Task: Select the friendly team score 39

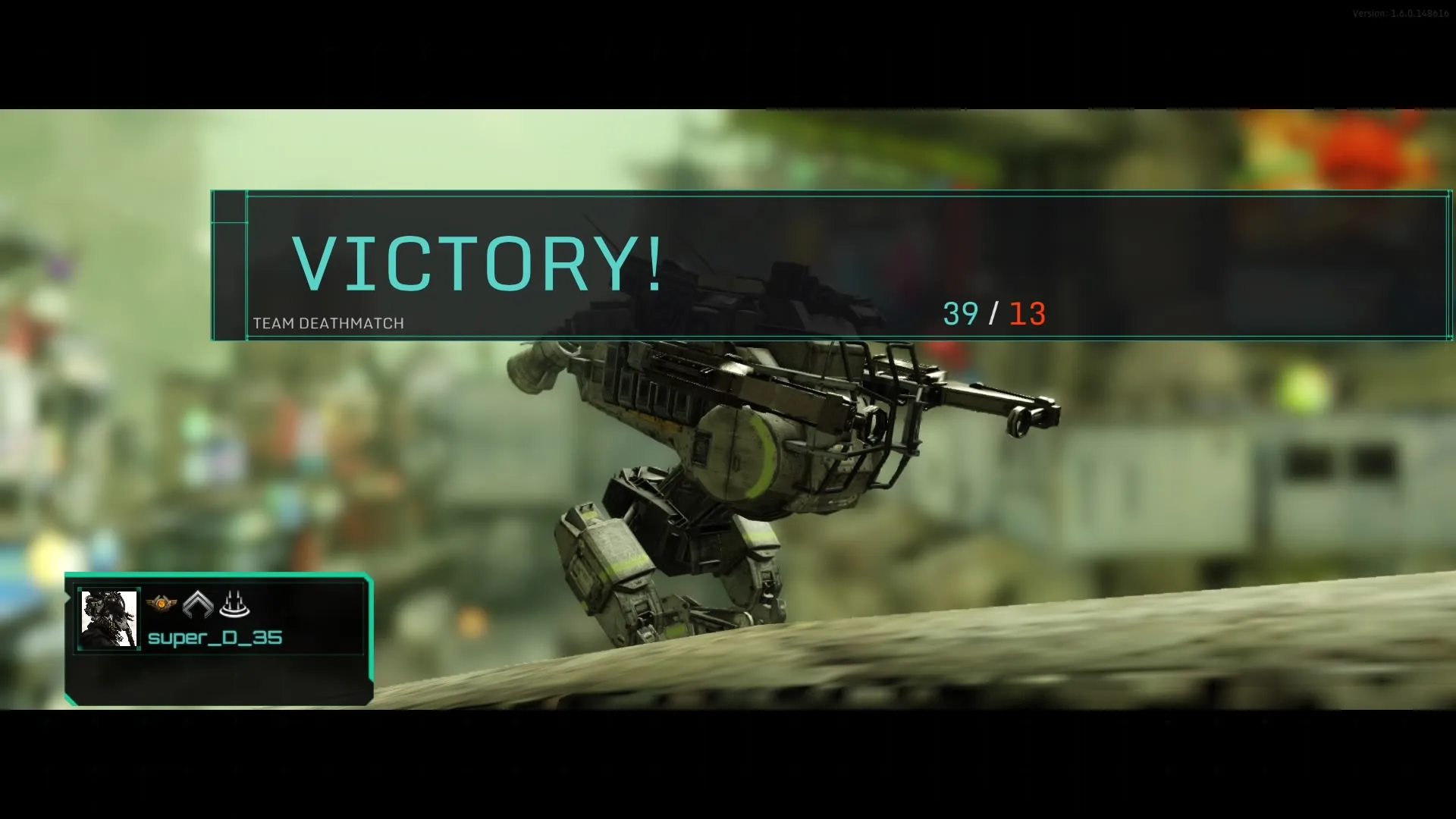Action: tap(960, 314)
